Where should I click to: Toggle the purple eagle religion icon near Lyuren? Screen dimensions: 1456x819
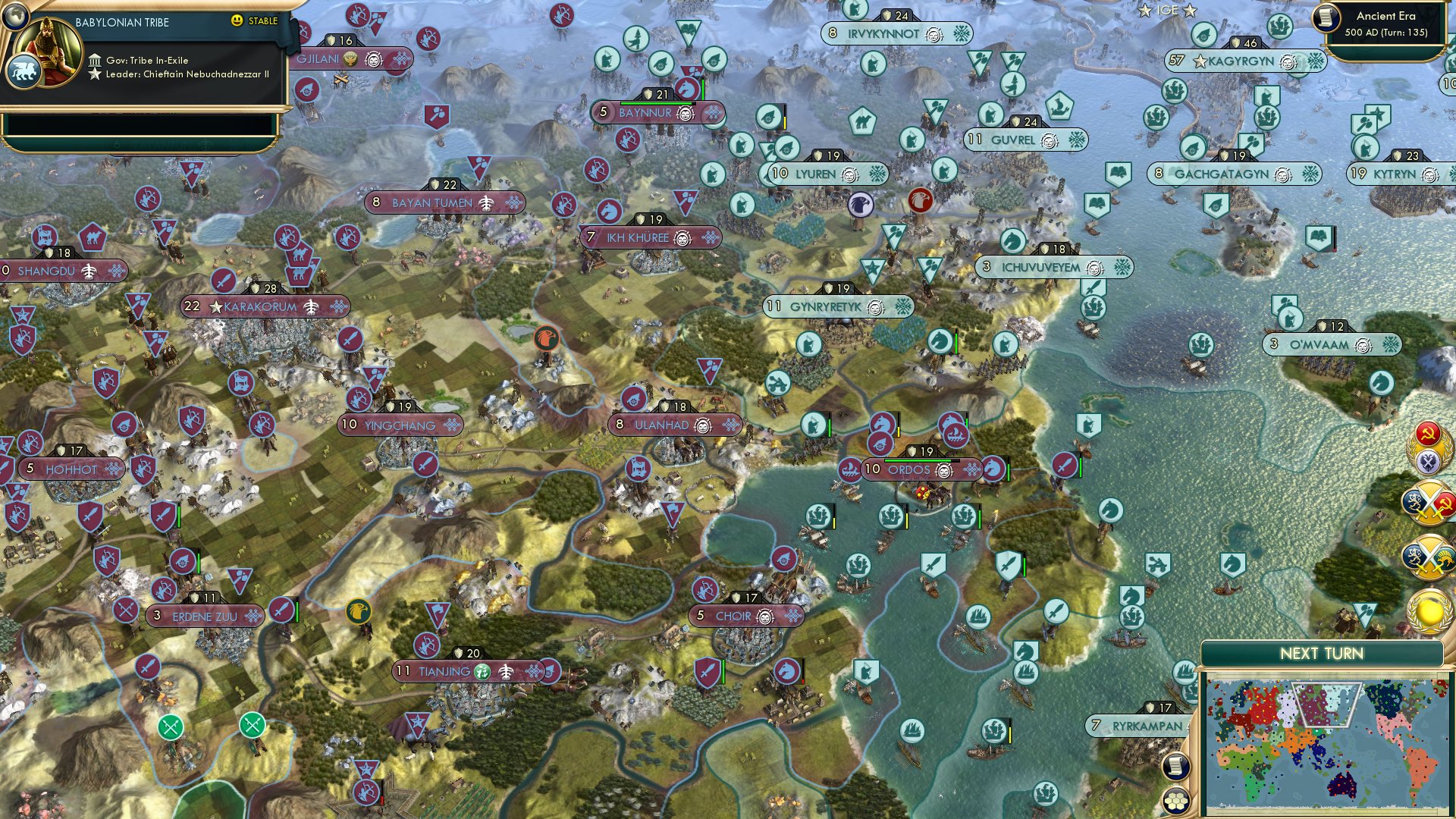(860, 202)
